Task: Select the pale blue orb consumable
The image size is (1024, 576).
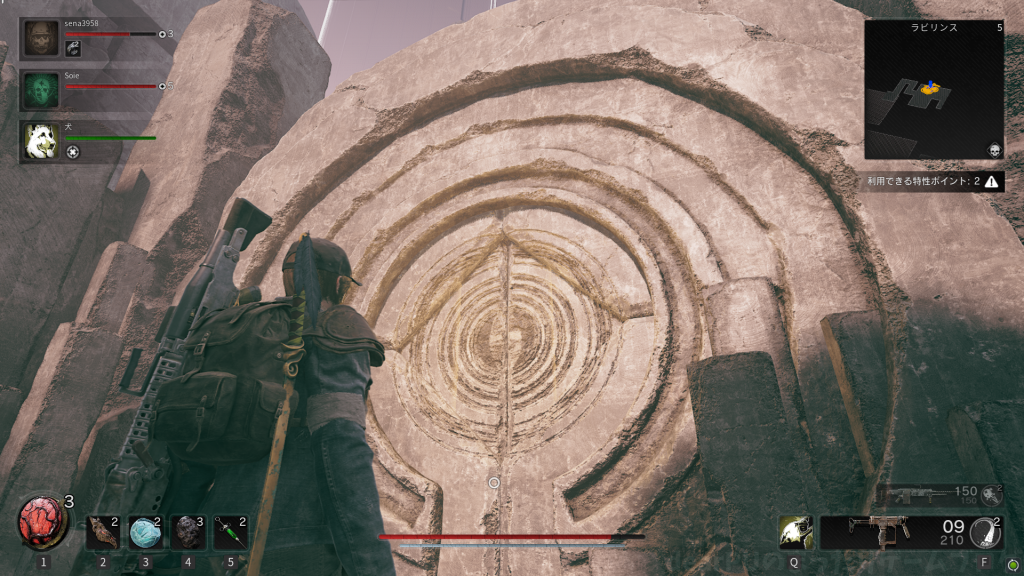Action: (x=145, y=533)
